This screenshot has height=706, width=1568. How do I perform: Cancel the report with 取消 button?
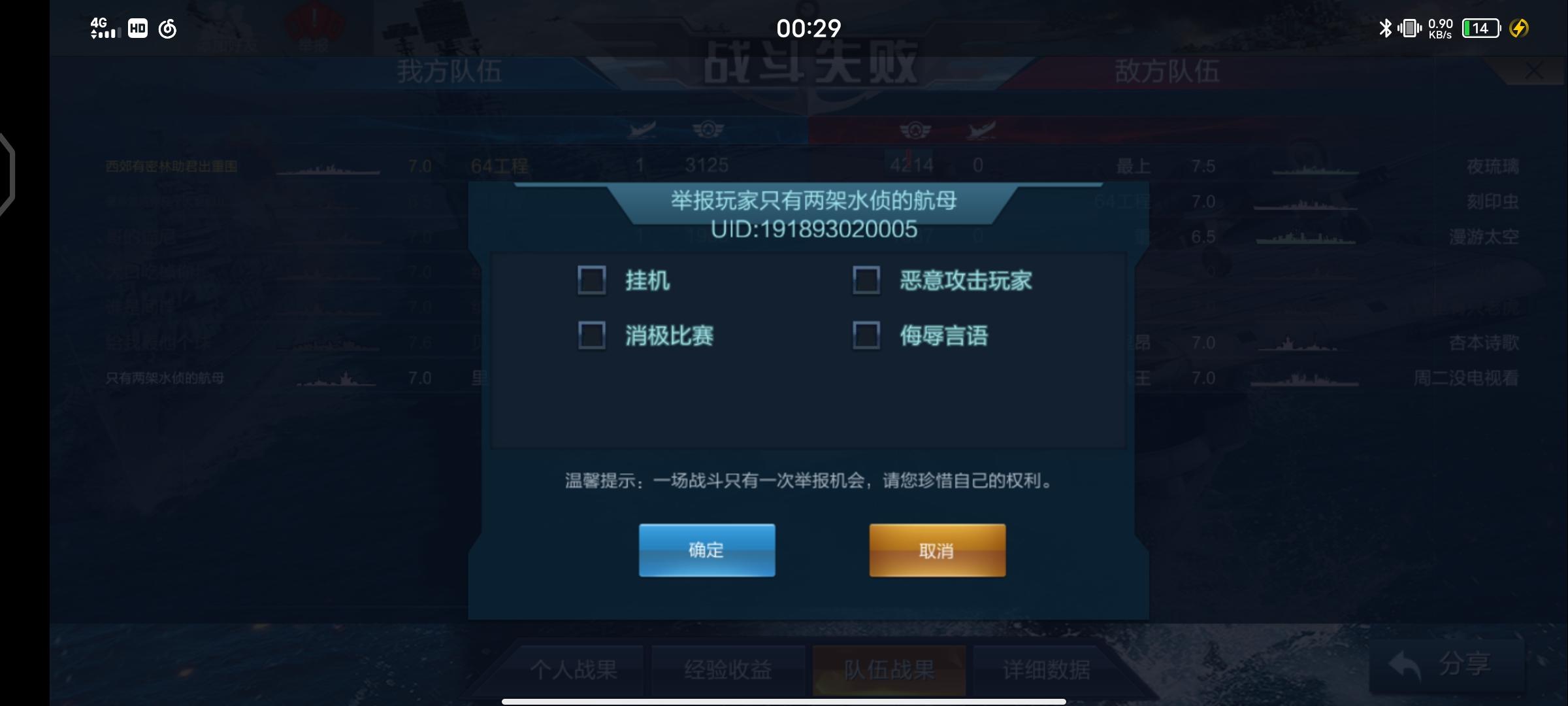pyautogui.click(x=936, y=550)
